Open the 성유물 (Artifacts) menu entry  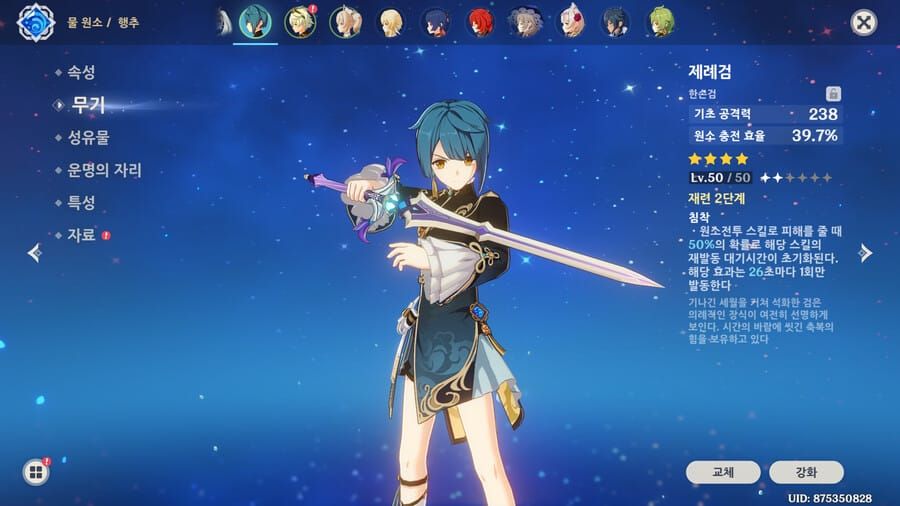point(88,138)
